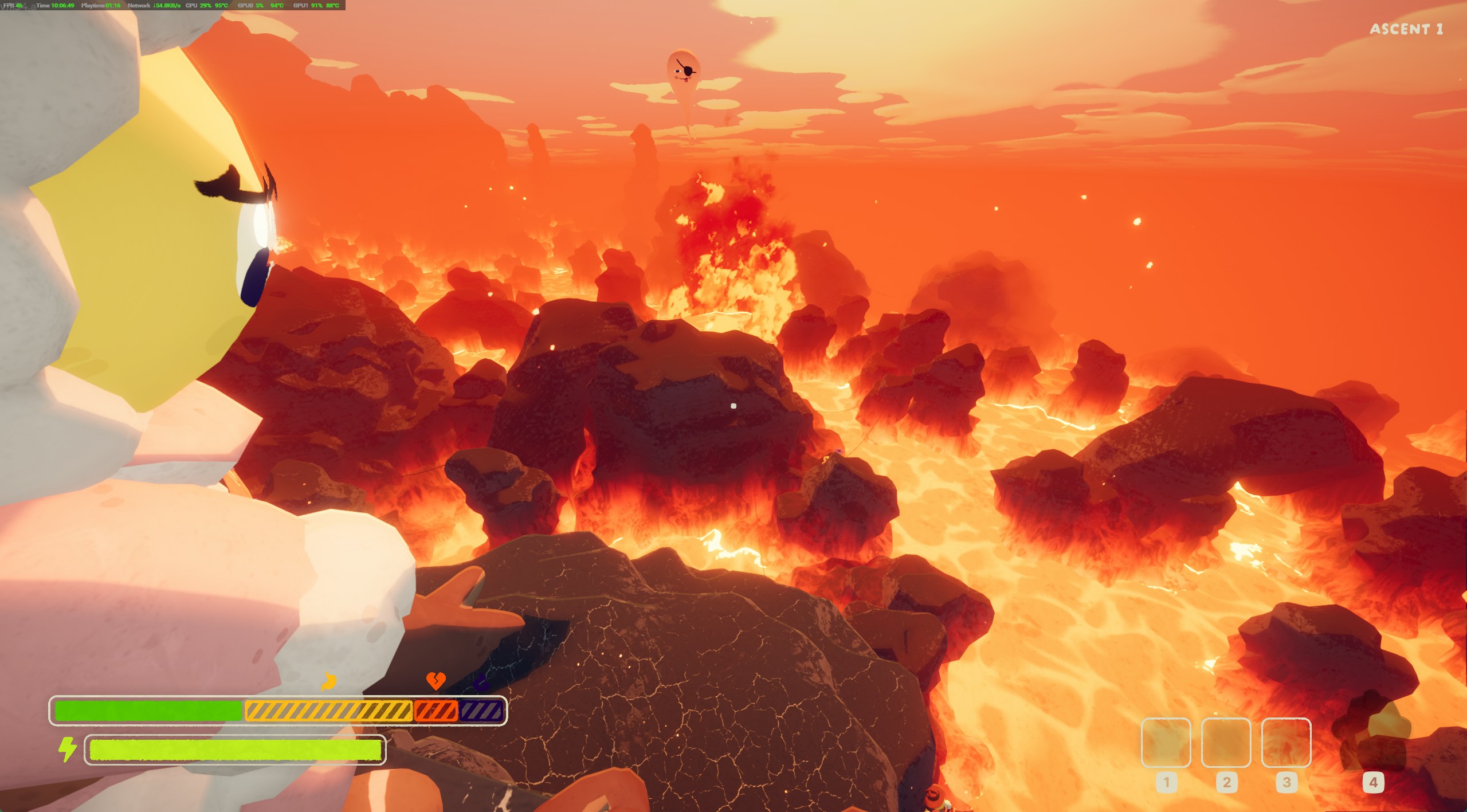Select the inventory slot numbered 1

click(1166, 742)
